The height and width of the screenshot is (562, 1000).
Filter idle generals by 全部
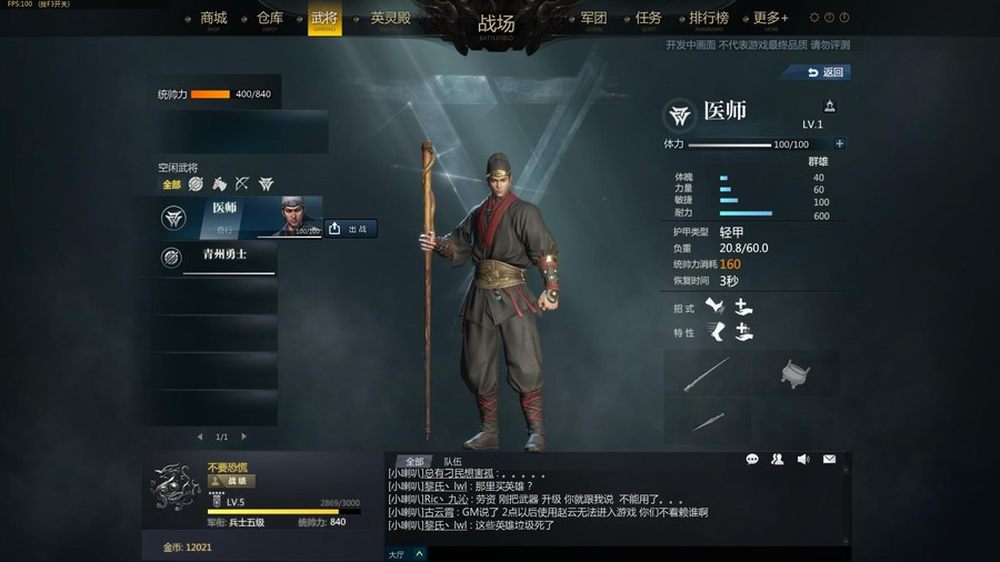pos(171,184)
